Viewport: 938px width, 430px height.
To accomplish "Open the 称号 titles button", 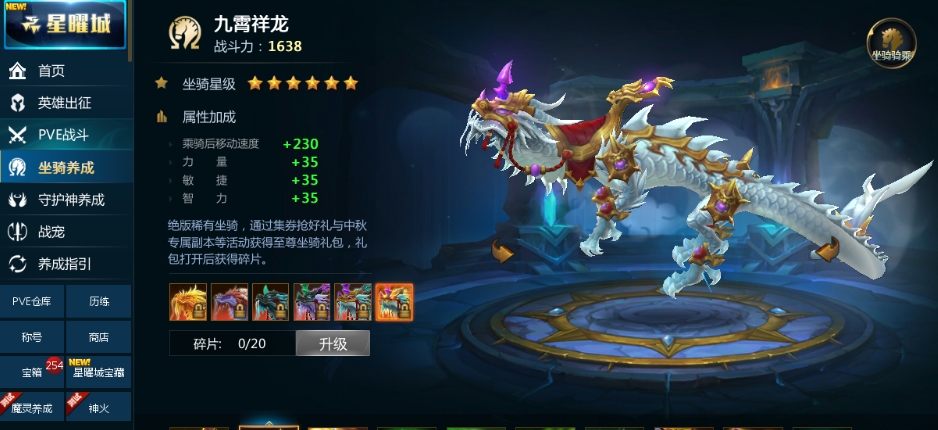I will tap(32, 337).
